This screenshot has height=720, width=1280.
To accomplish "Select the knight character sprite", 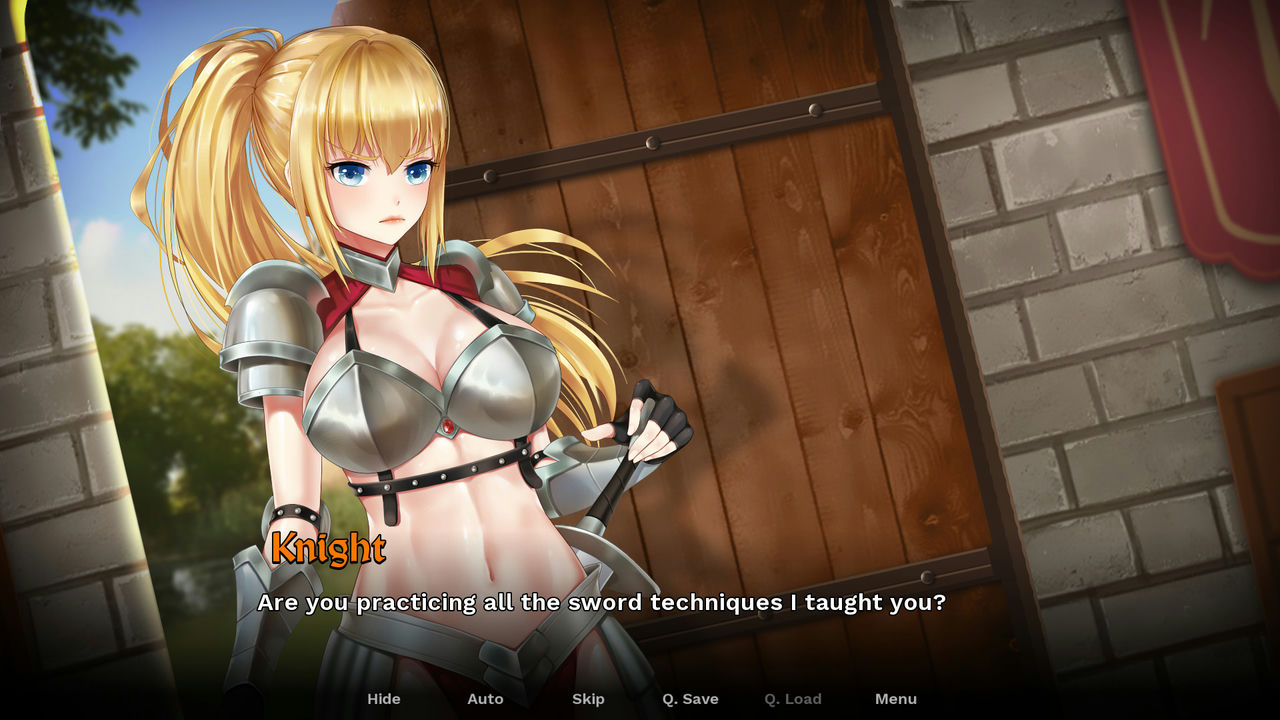I will tap(400, 350).
